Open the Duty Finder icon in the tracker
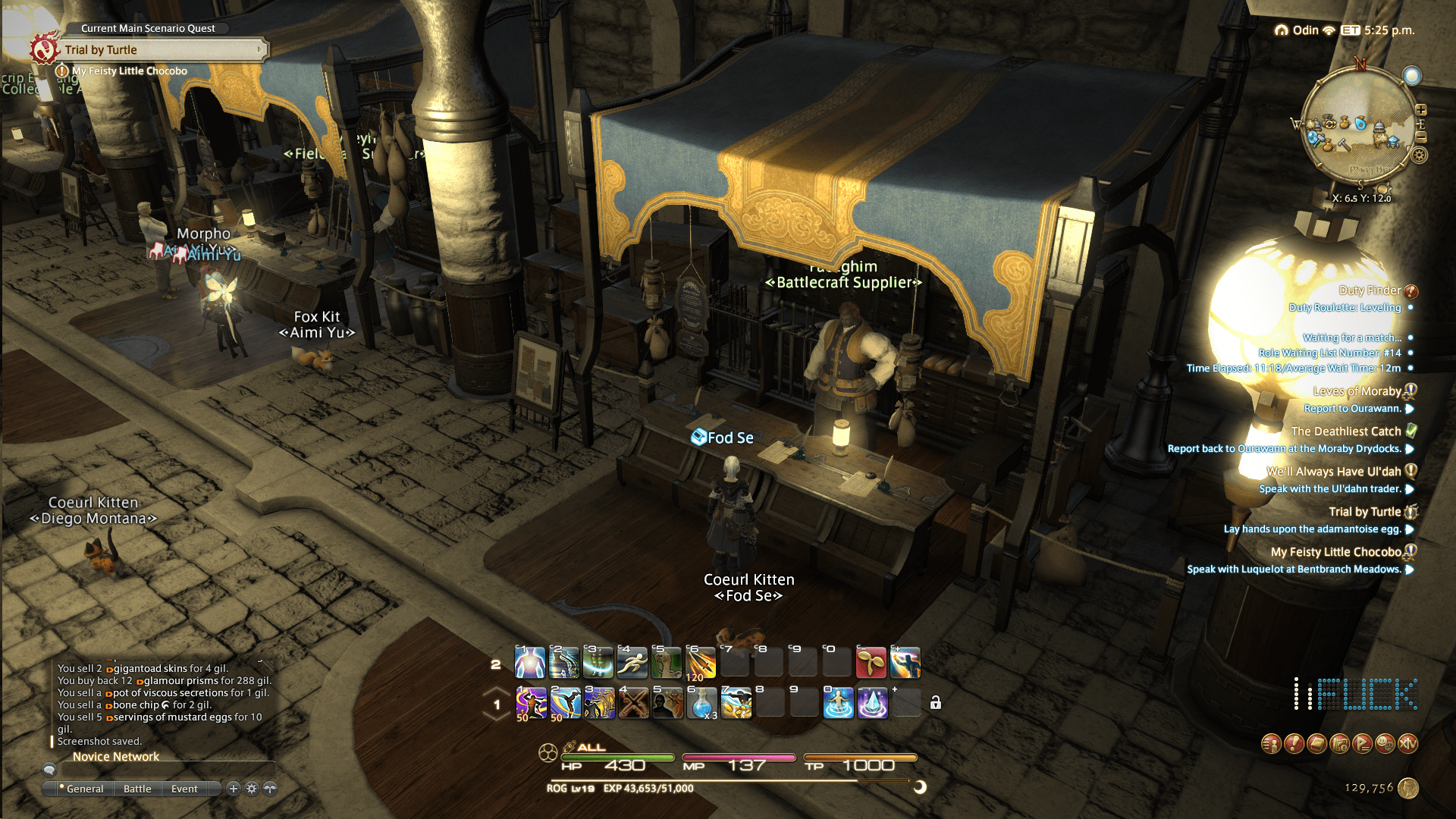 (1412, 290)
